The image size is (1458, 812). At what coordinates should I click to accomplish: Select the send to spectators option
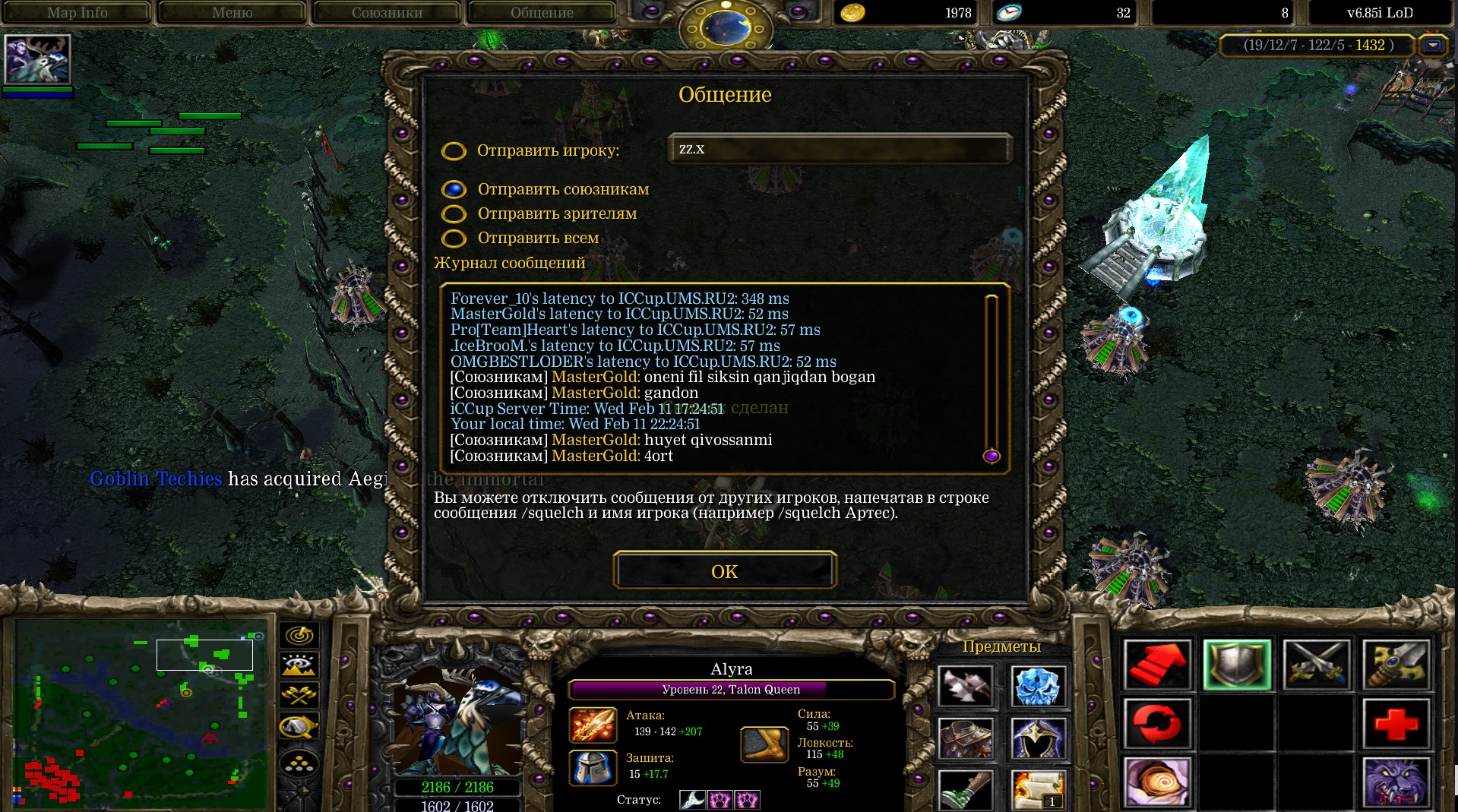tap(454, 214)
